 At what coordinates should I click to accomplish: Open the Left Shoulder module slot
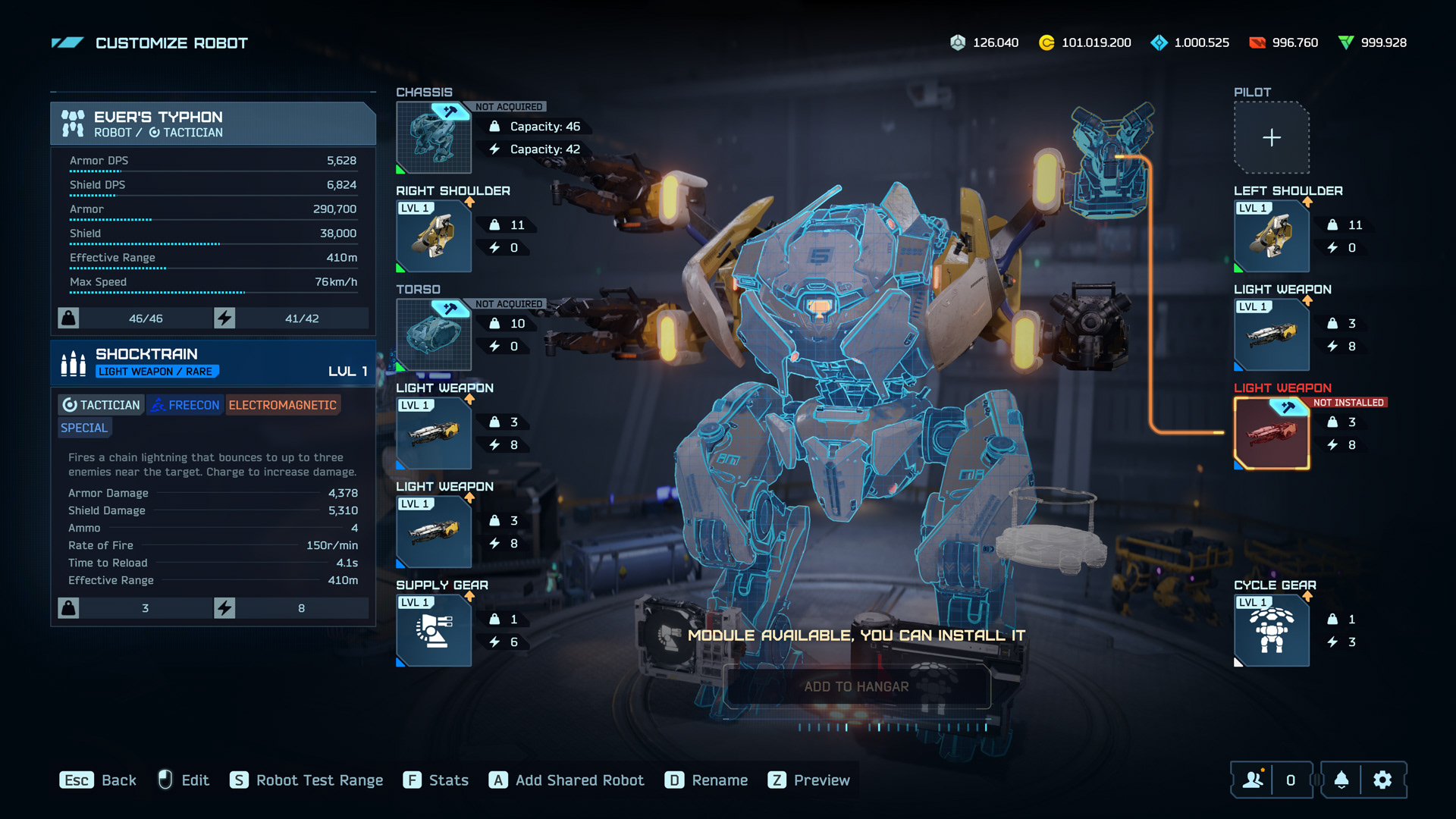[1272, 237]
